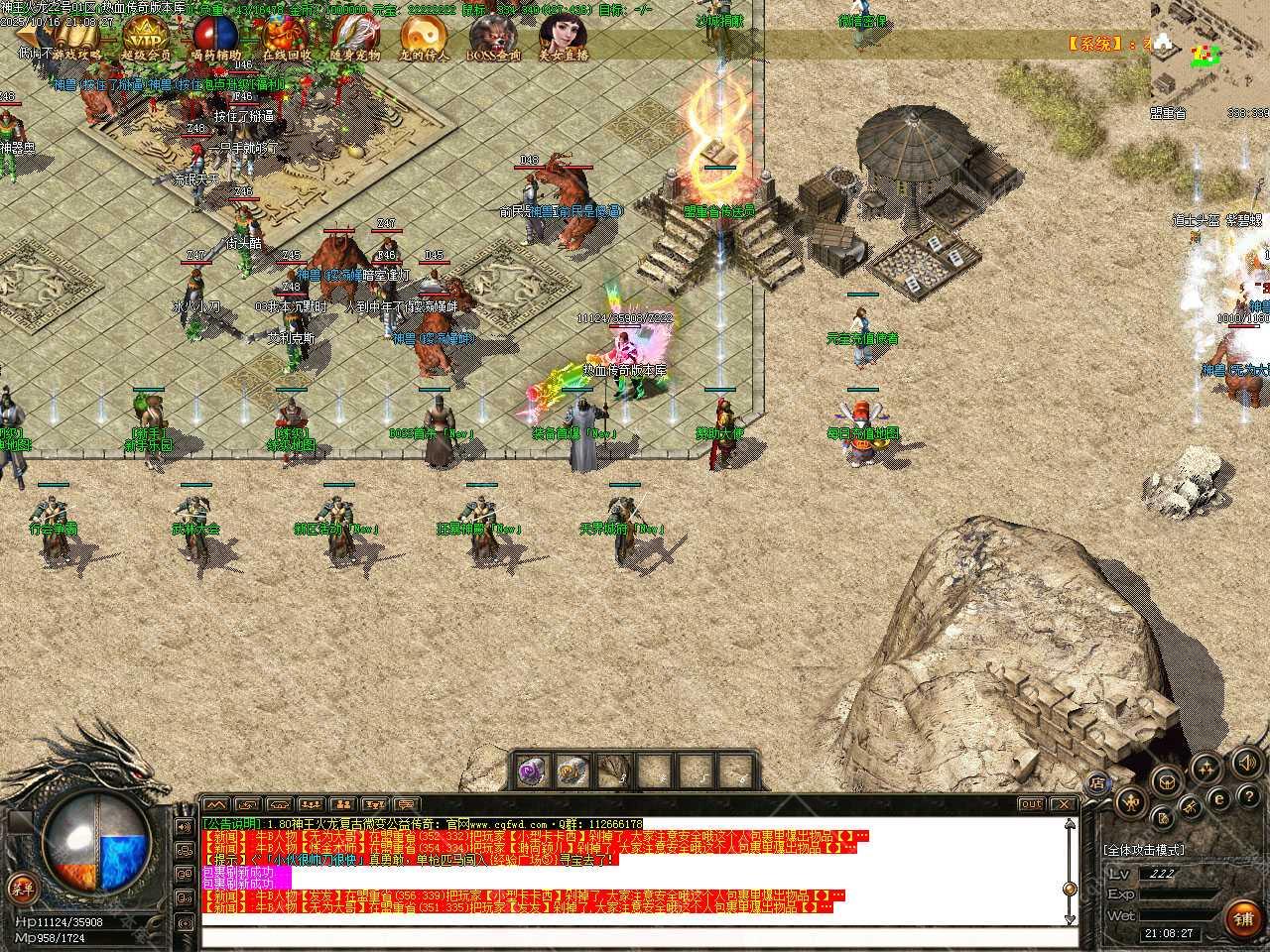Click the round 菜单 menu button
This screenshot has width=1270, height=952.
pyautogui.click(x=19, y=886)
